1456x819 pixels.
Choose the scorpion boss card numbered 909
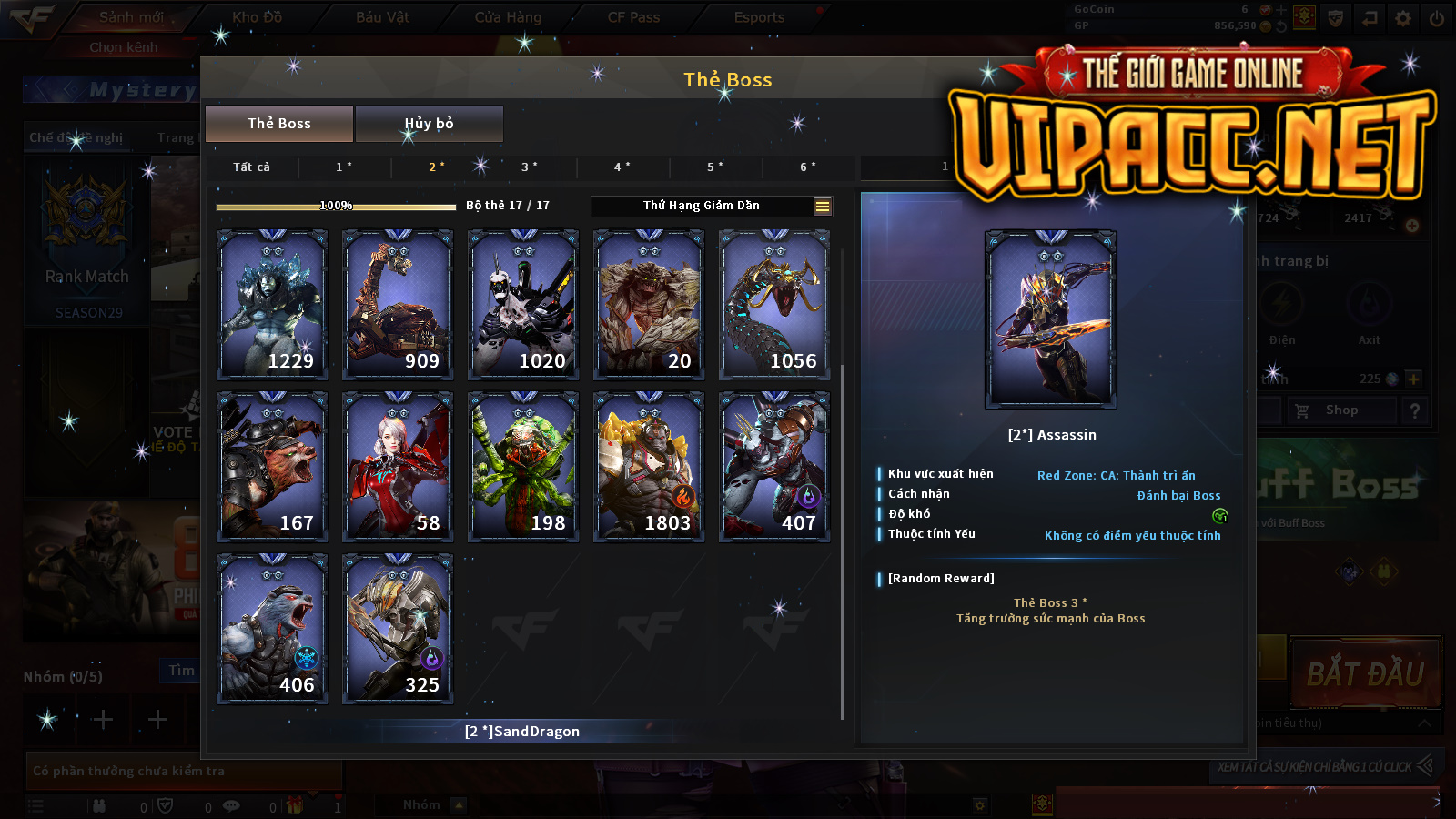tap(398, 304)
